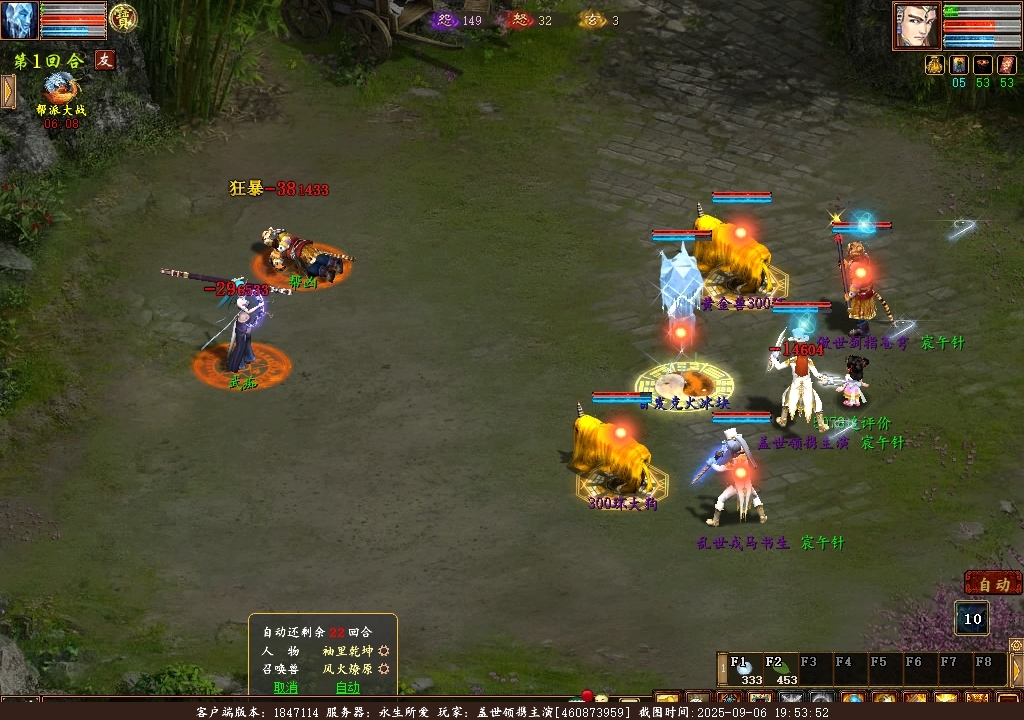
Task: Open the gold 赏 reward medallion
Action: pyautogui.click(x=123, y=17)
